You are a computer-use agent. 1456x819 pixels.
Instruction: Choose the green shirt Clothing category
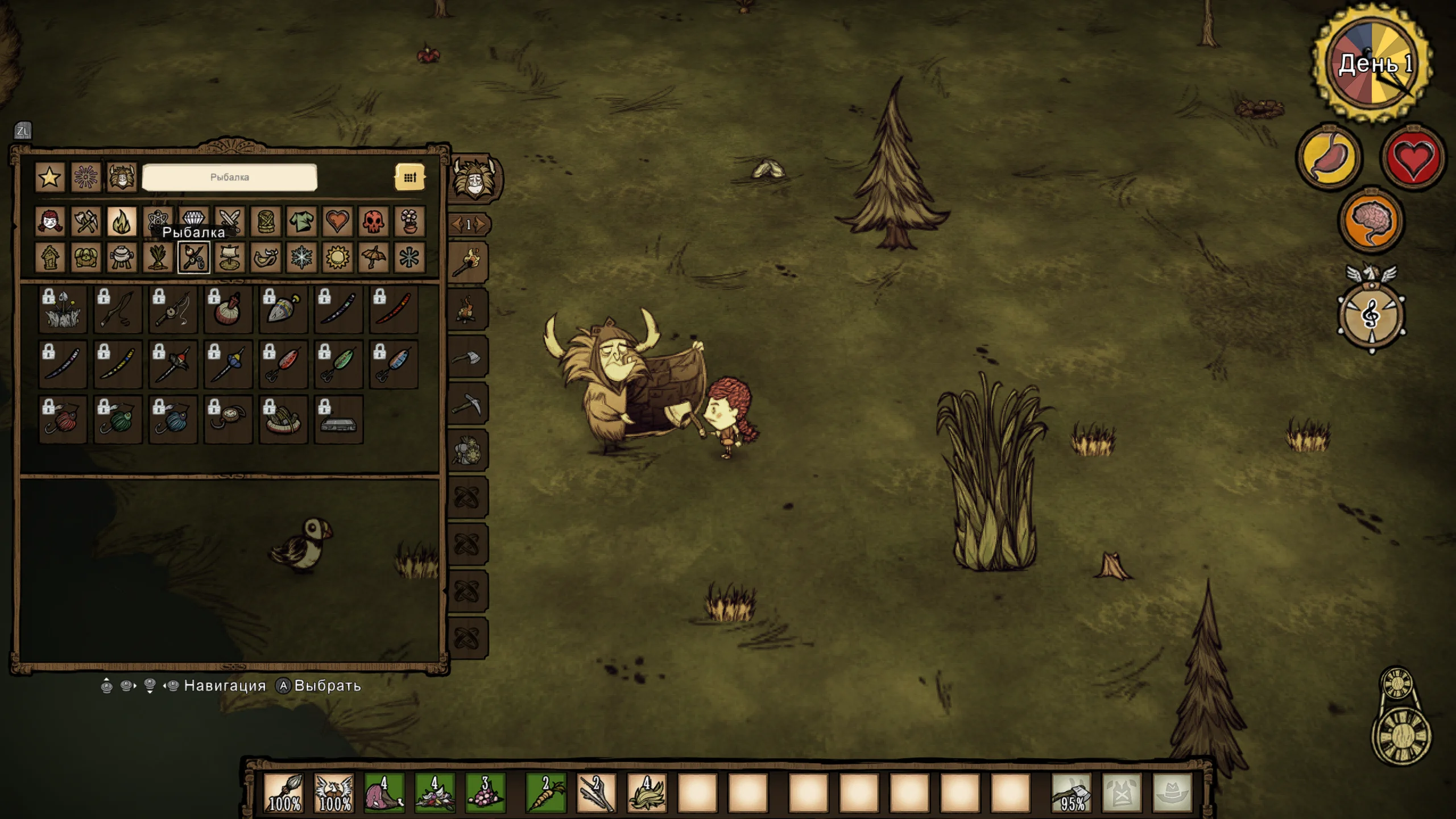[x=301, y=221]
